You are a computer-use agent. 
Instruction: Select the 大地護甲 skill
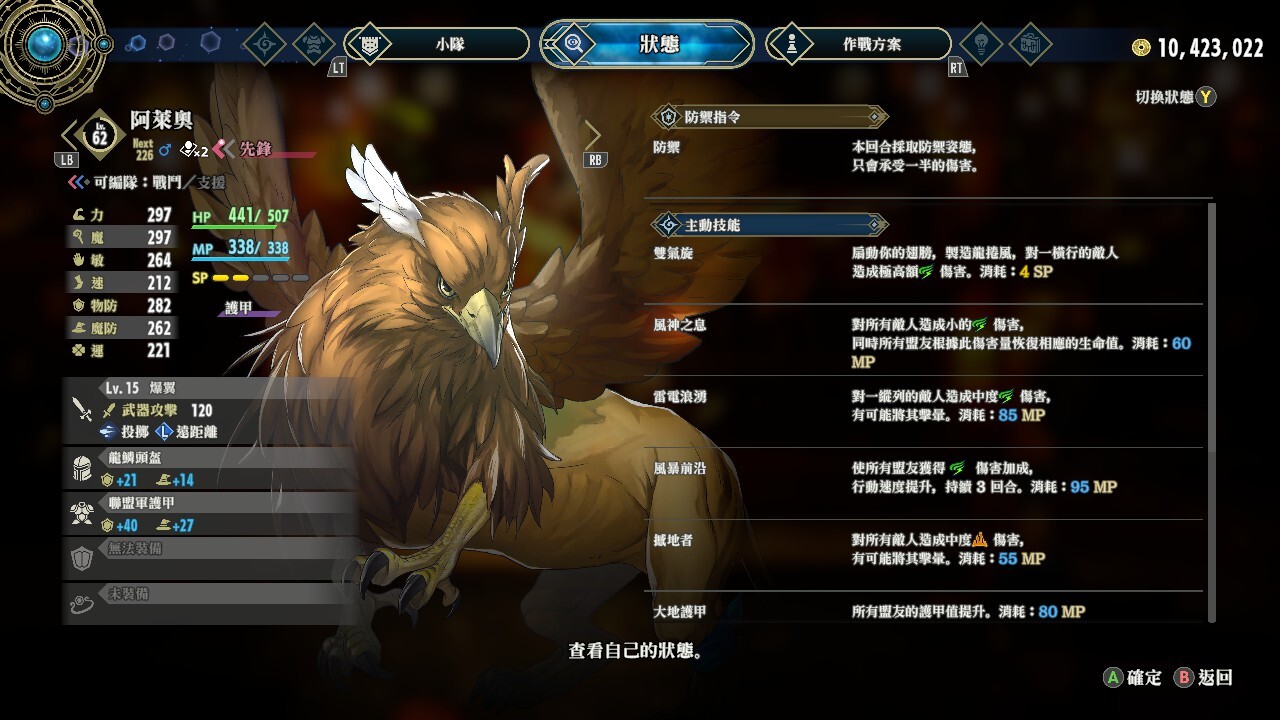(925, 610)
